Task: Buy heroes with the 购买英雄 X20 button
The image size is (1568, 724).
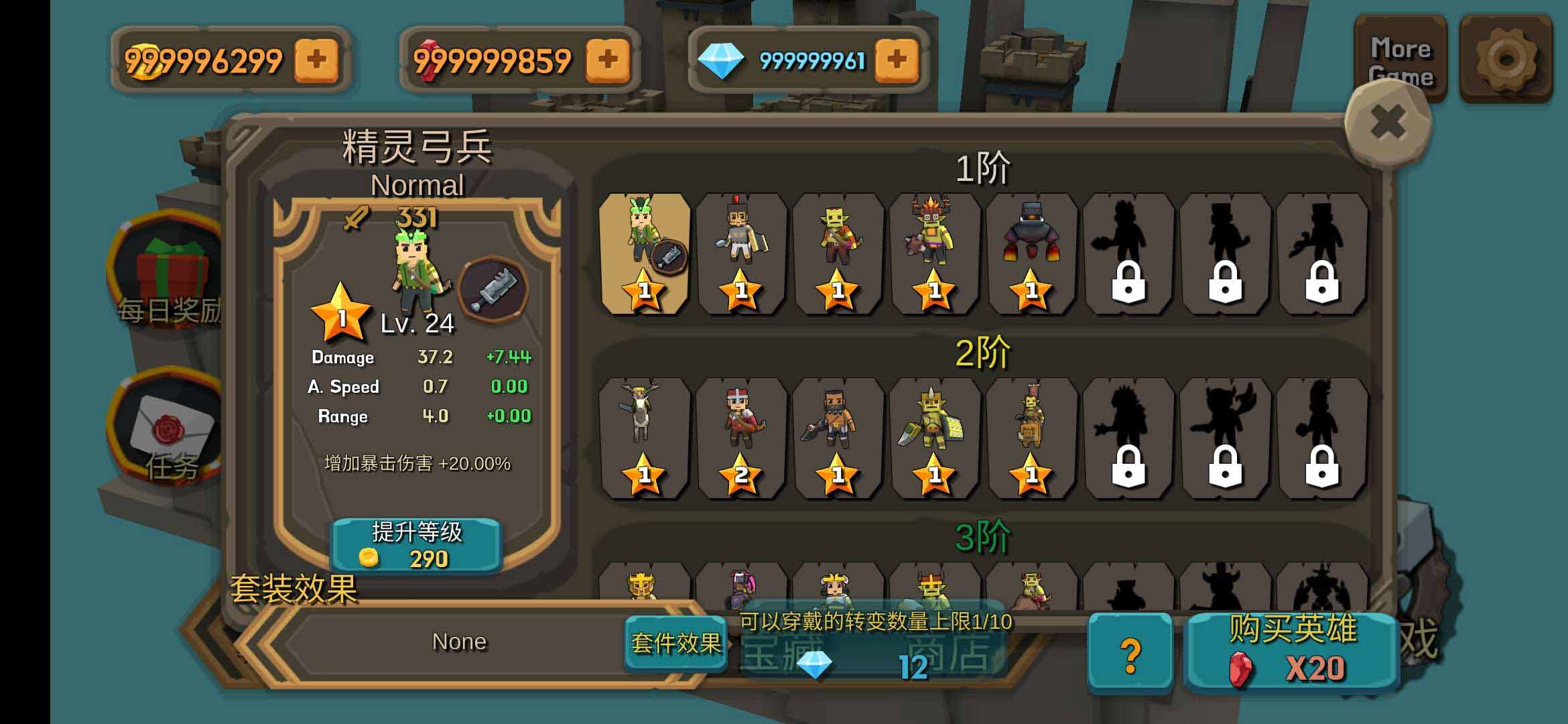Action: tap(1292, 652)
